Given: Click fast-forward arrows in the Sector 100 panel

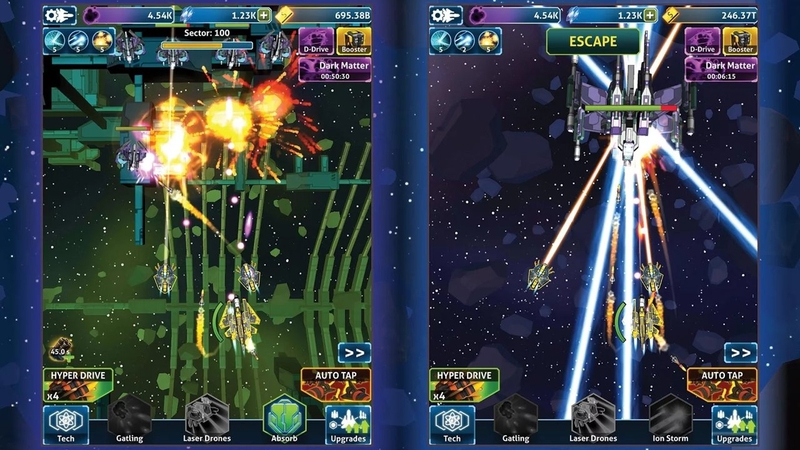Looking at the screenshot, I should (x=353, y=352).
